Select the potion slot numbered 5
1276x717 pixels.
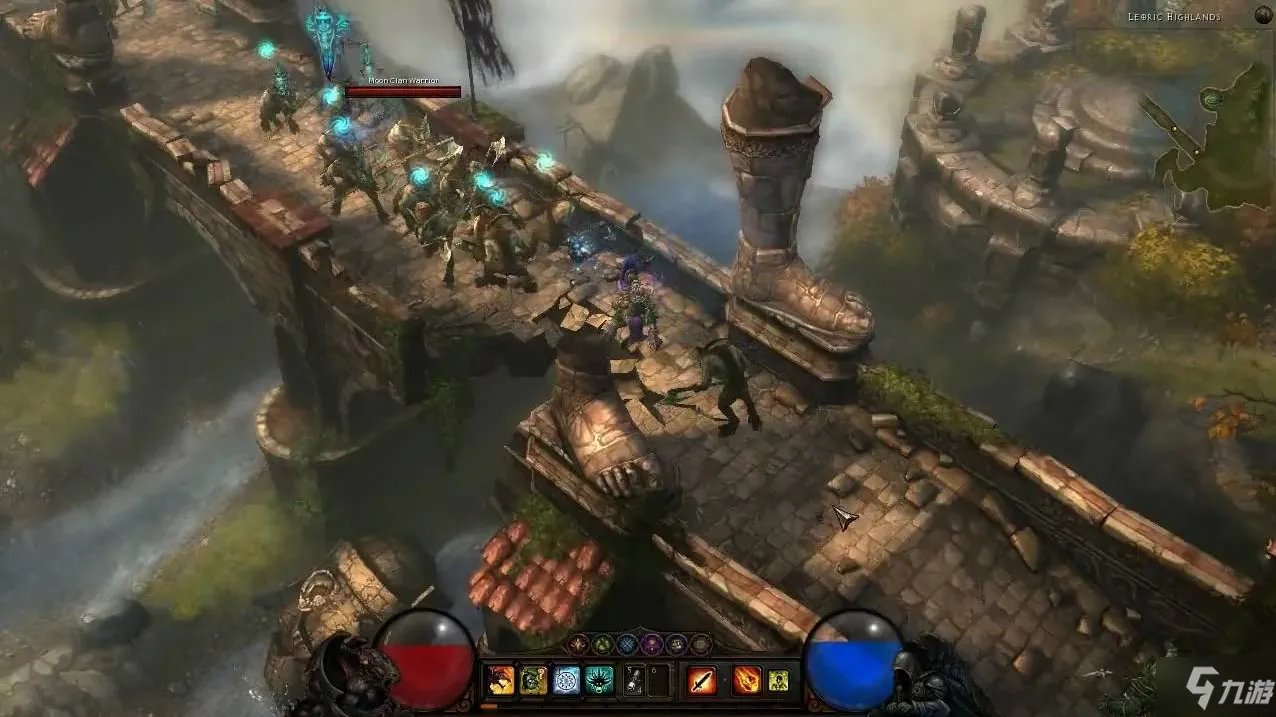634,680
